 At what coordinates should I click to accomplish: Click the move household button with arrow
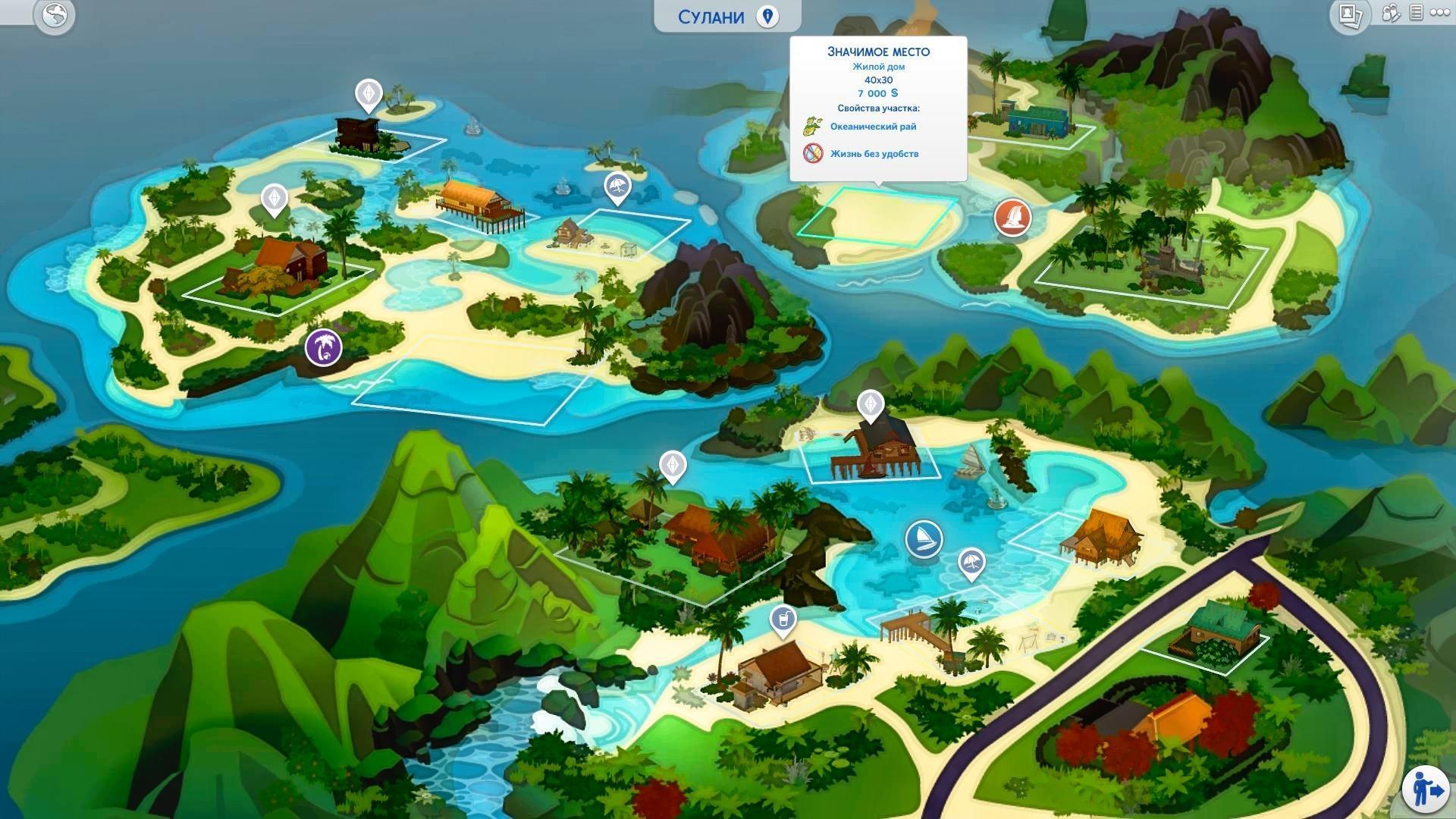click(x=1426, y=789)
